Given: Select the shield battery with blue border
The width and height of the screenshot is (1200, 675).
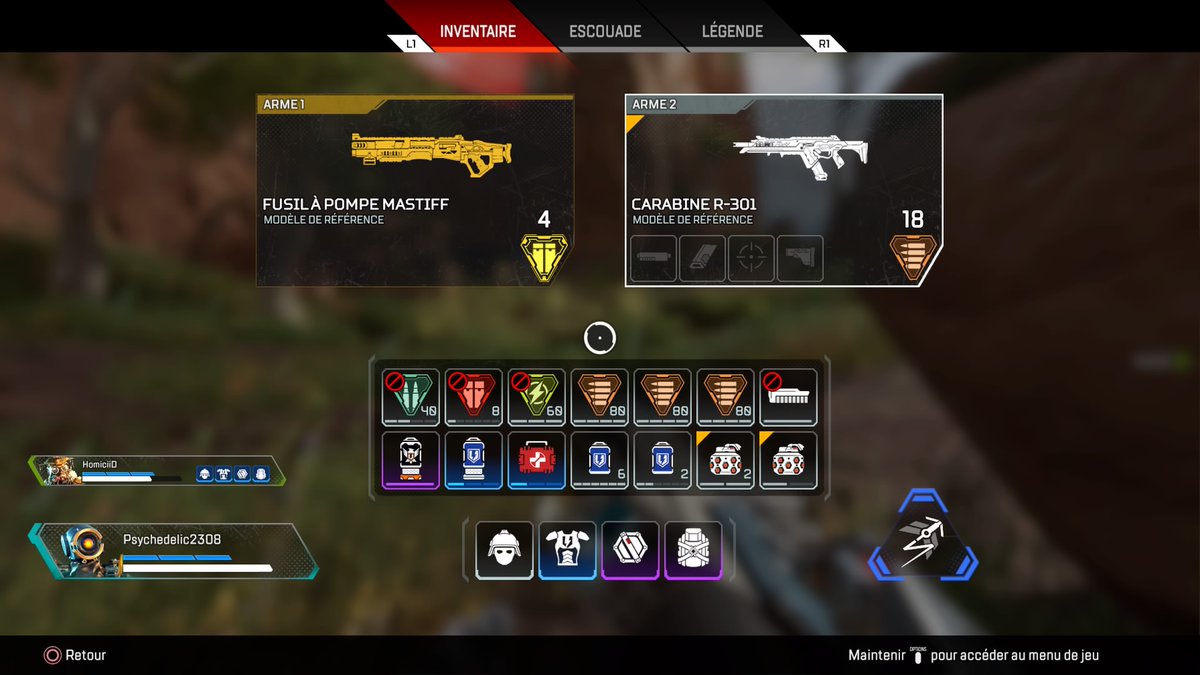Looking at the screenshot, I should pyautogui.click(x=473, y=461).
